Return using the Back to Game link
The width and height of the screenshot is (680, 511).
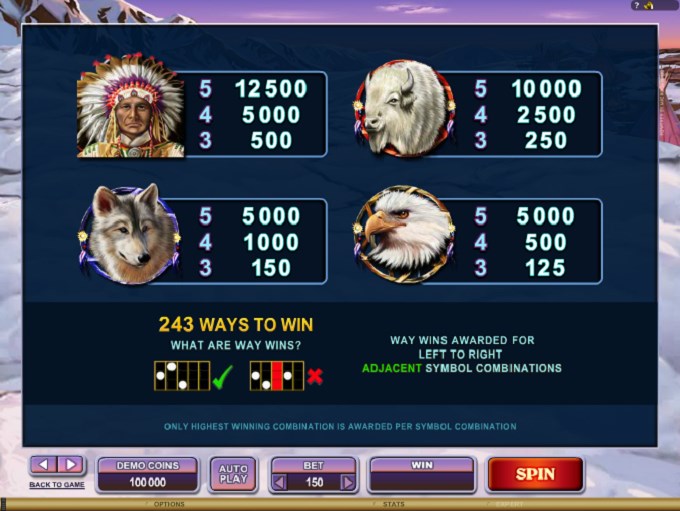57,485
